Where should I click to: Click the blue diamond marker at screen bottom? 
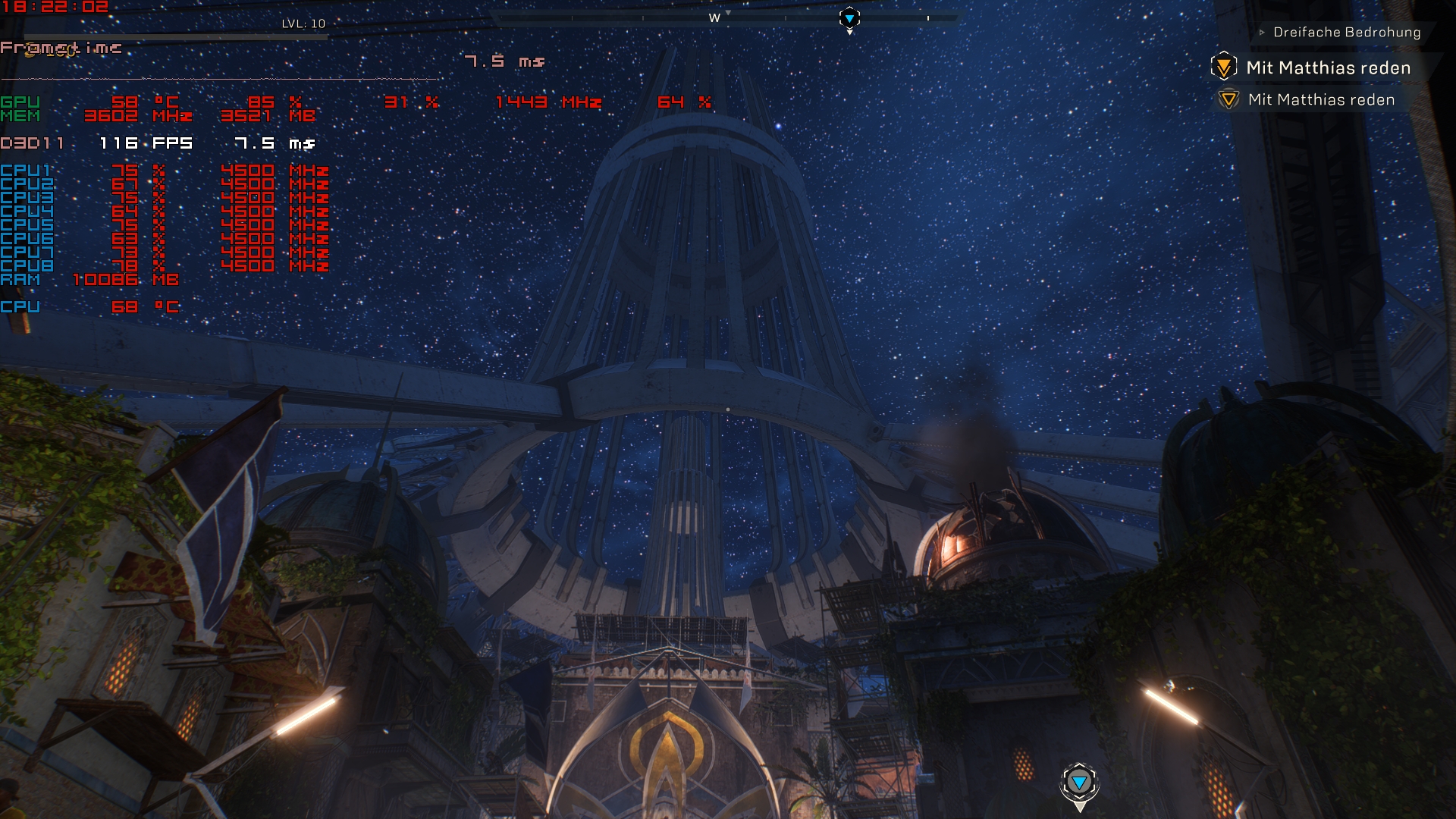click(1080, 782)
